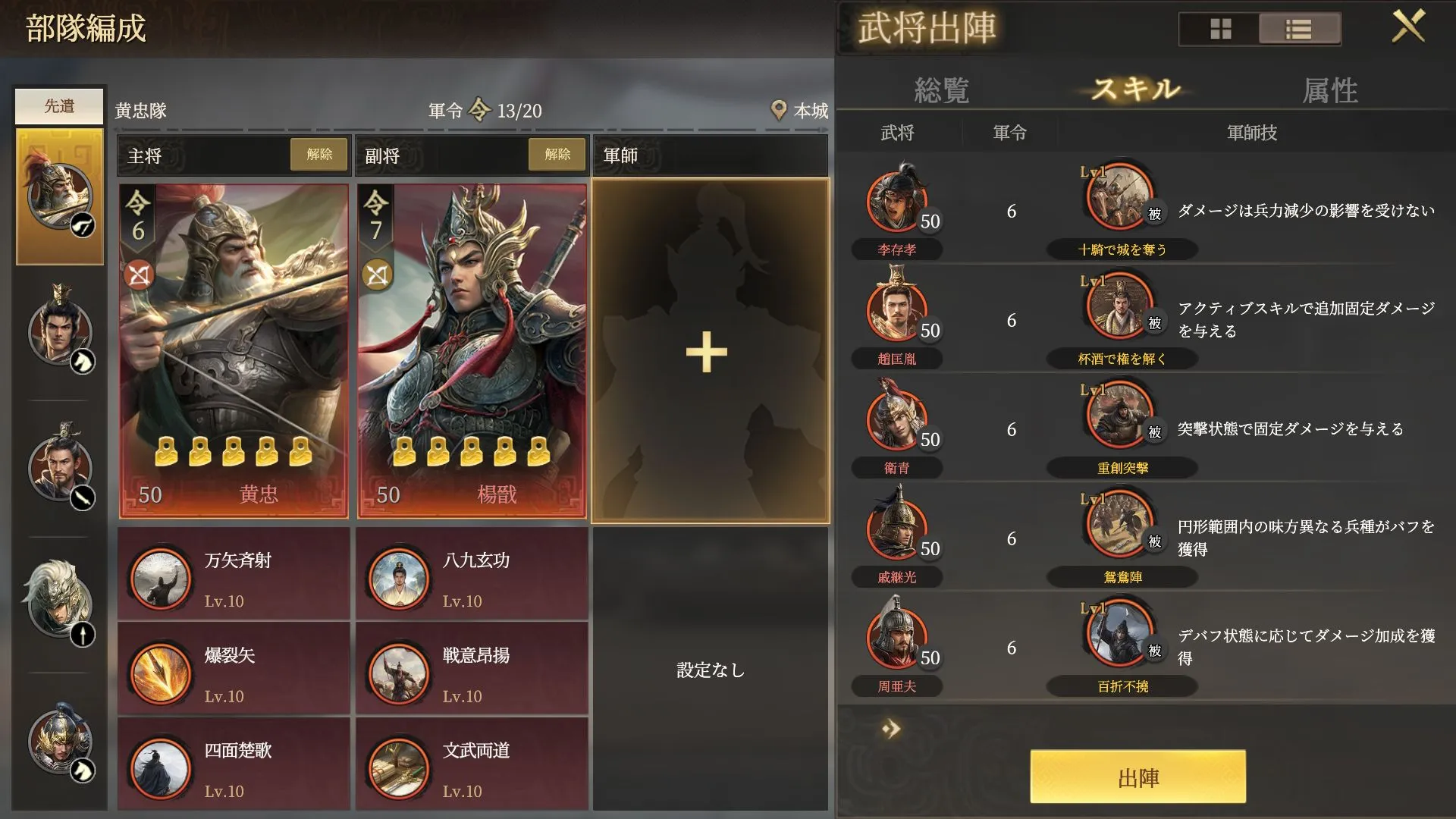1456x819 pixels.
Task: Switch to grid view layout
Action: point(1219,30)
